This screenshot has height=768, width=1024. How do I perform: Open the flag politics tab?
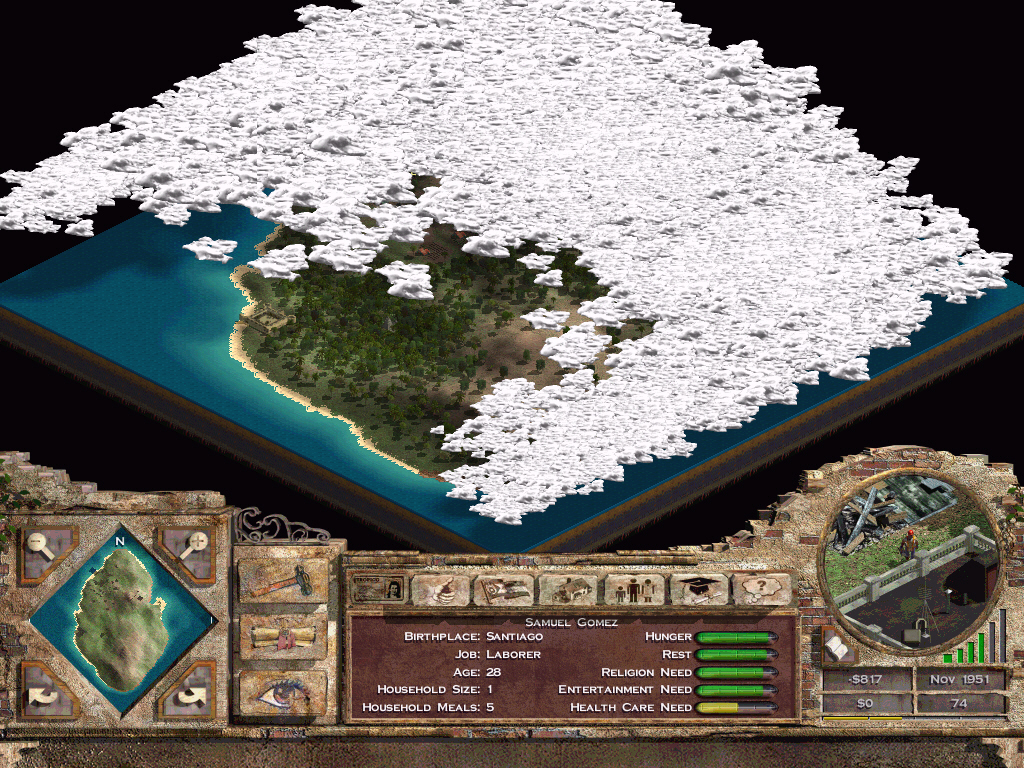click(503, 589)
